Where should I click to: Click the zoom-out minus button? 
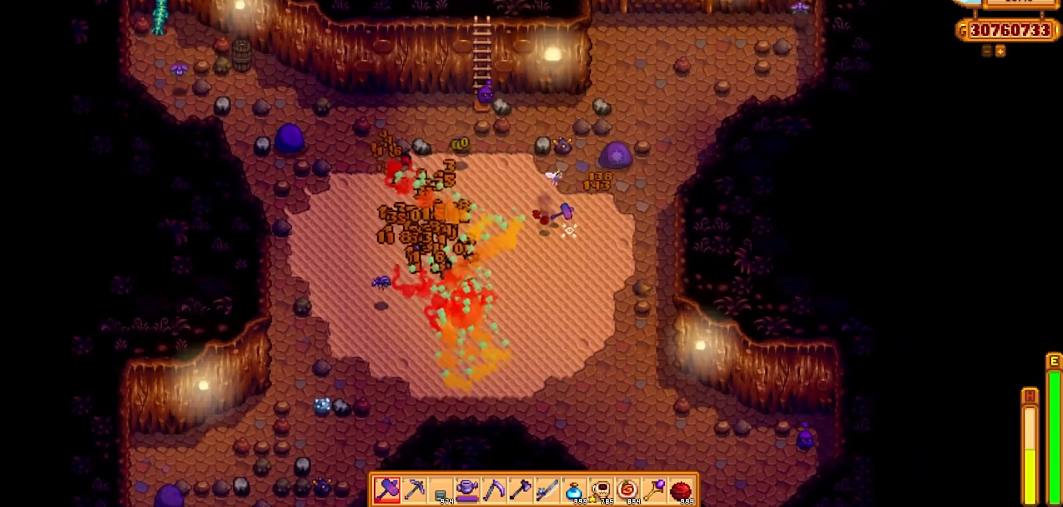987,51
